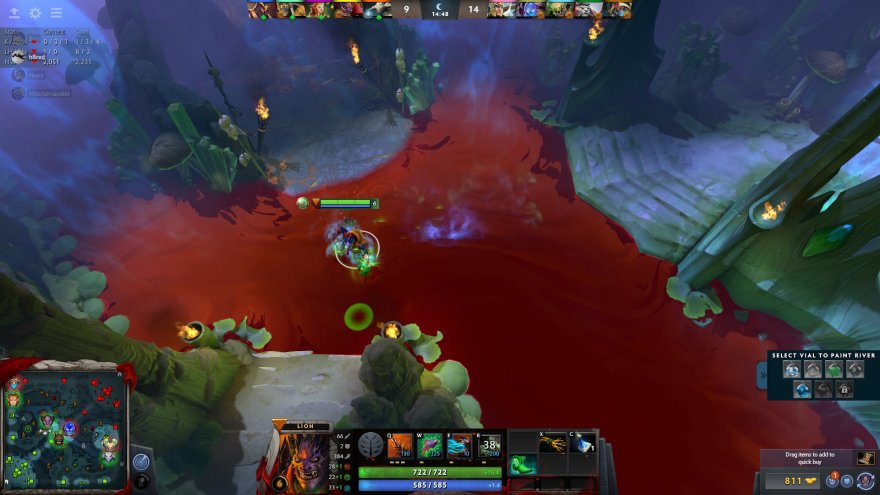The image size is (880, 495).
Task: Use the blue flask item in slot C
Action: (x=582, y=442)
